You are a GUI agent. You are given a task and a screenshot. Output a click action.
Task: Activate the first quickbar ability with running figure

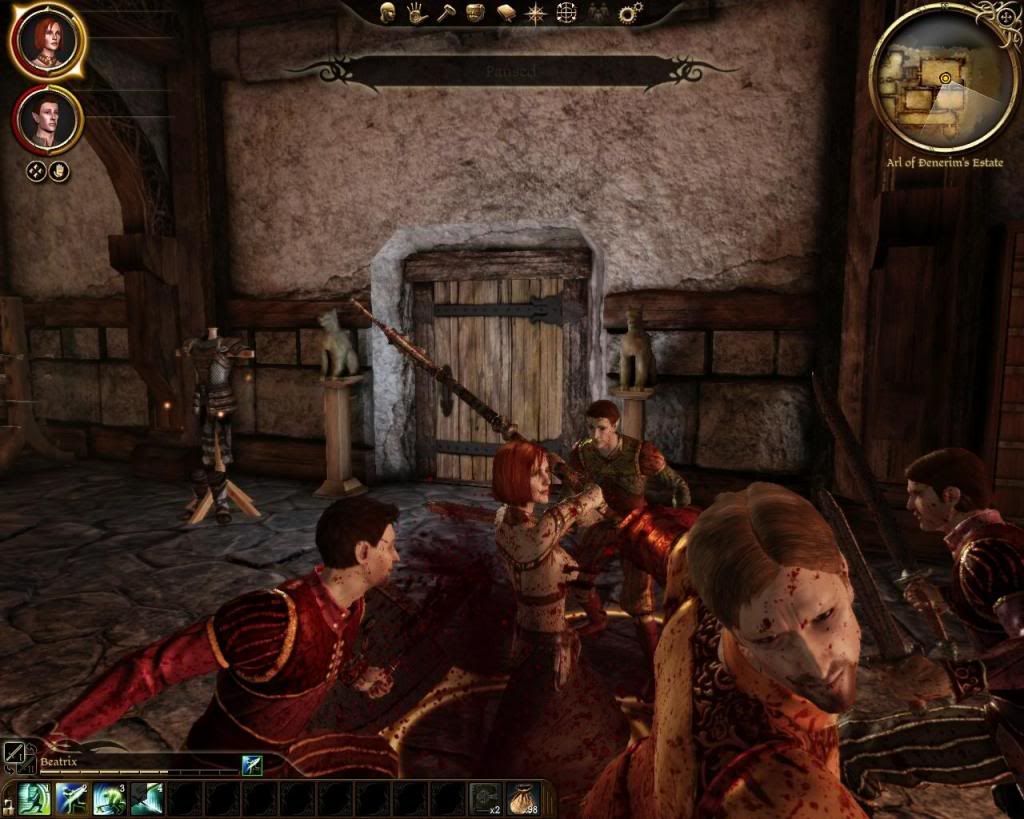34,798
